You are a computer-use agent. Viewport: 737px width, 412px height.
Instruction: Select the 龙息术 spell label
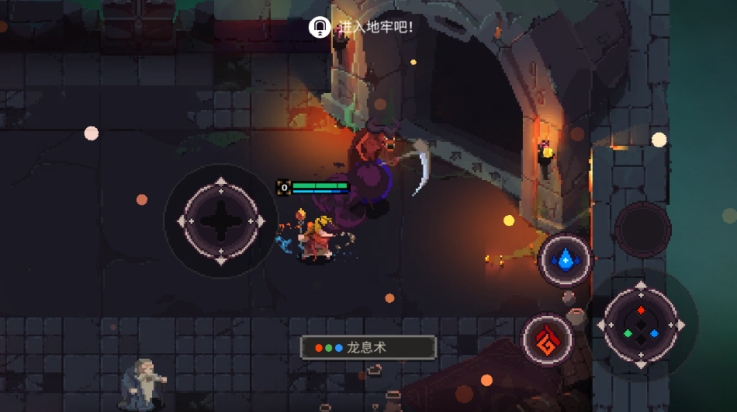368,347
